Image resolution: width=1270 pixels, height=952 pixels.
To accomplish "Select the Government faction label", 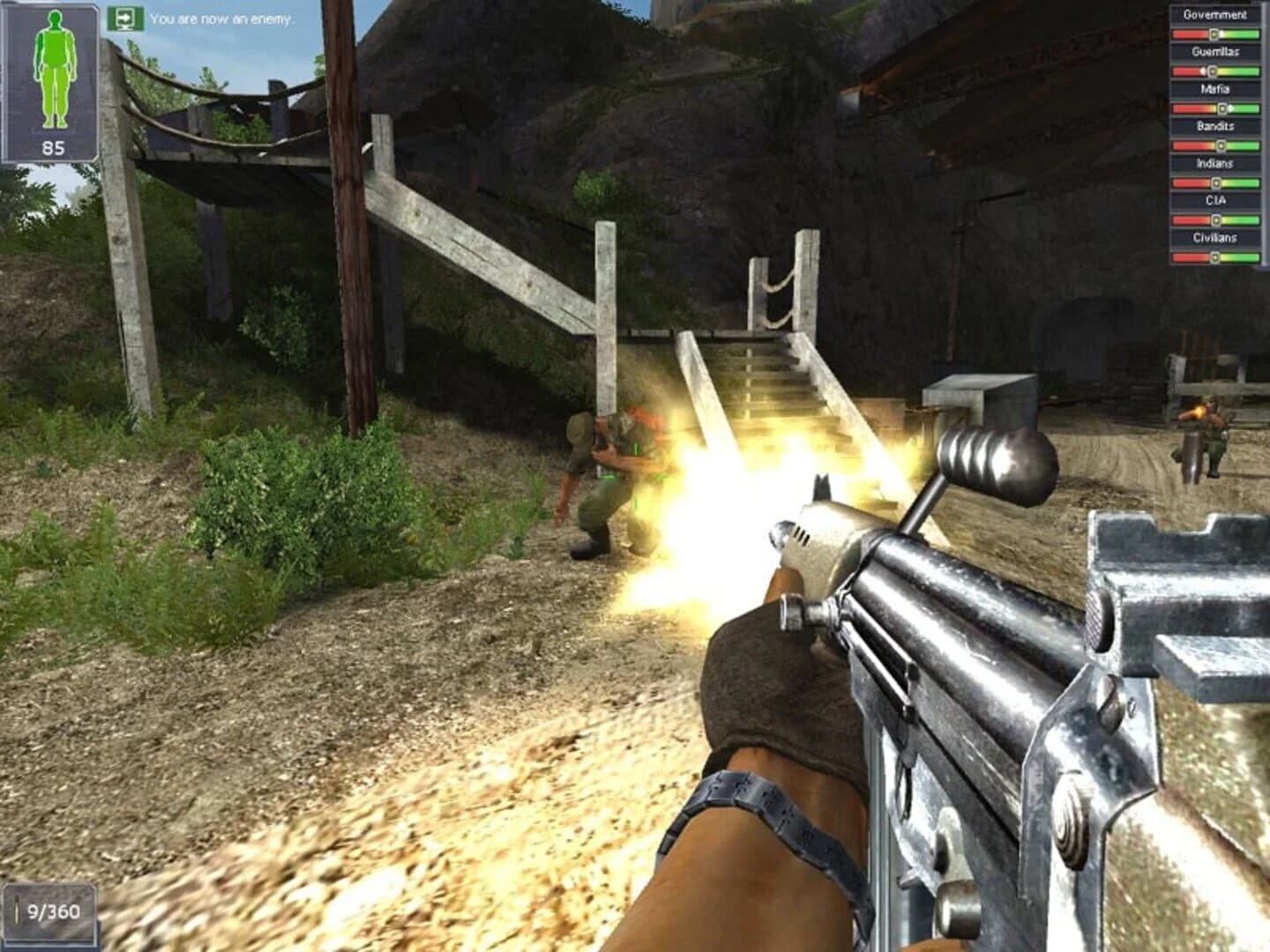I will pyautogui.click(x=1214, y=14).
